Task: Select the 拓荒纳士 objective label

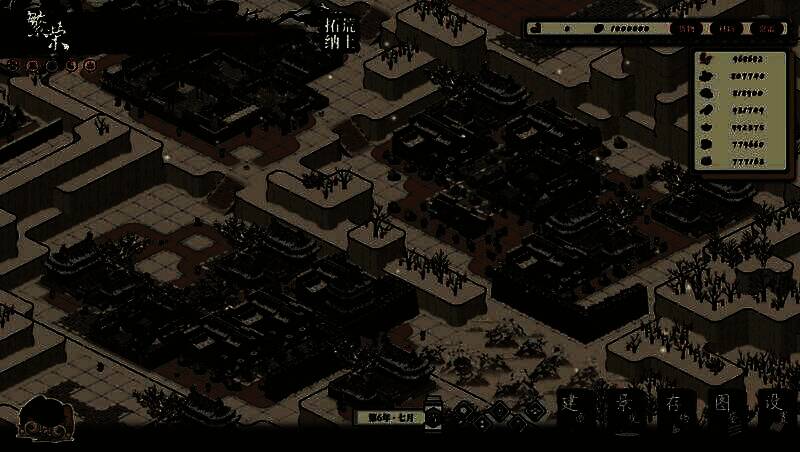Action: point(341,33)
